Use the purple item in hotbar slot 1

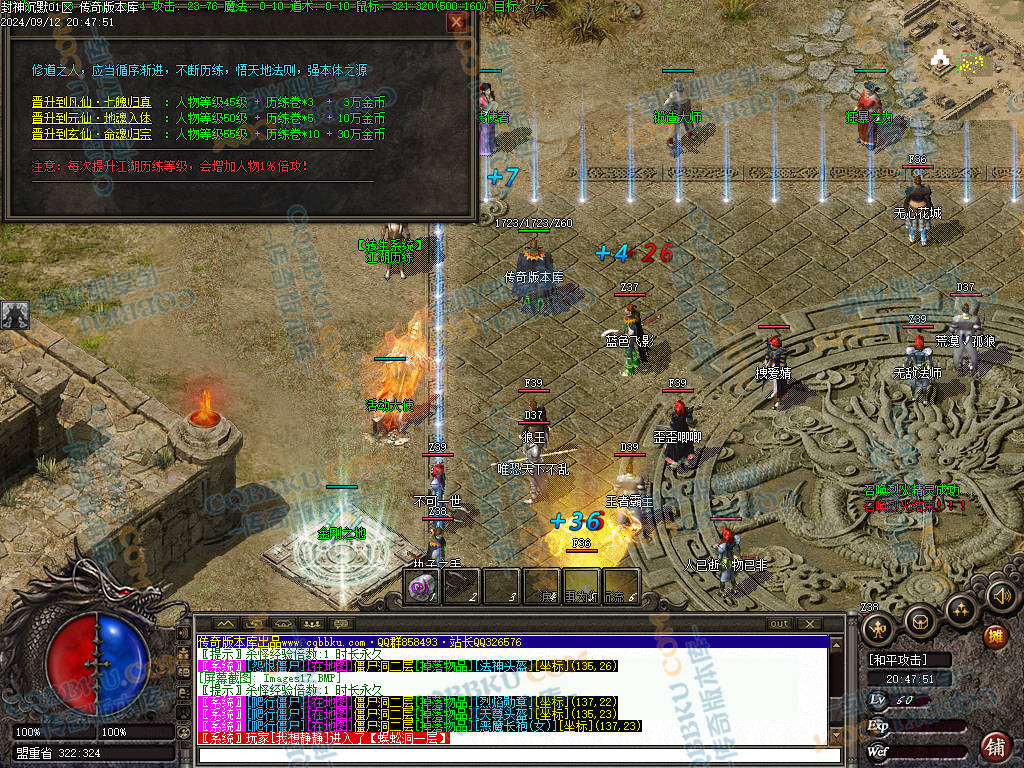point(421,587)
